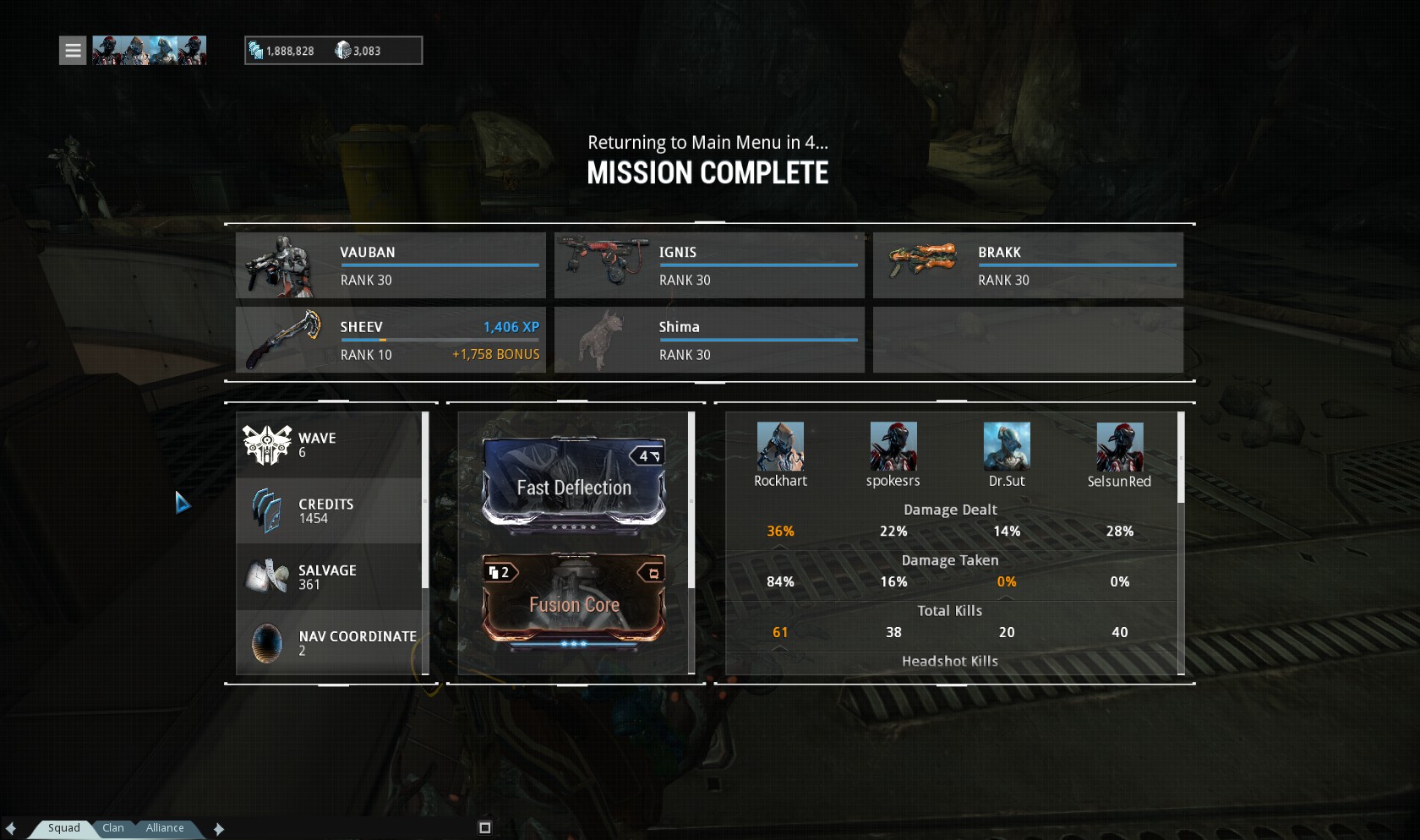Click spokesrs's player avatar
Image resolution: width=1420 pixels, height=840 pixels.
[893, 446]
